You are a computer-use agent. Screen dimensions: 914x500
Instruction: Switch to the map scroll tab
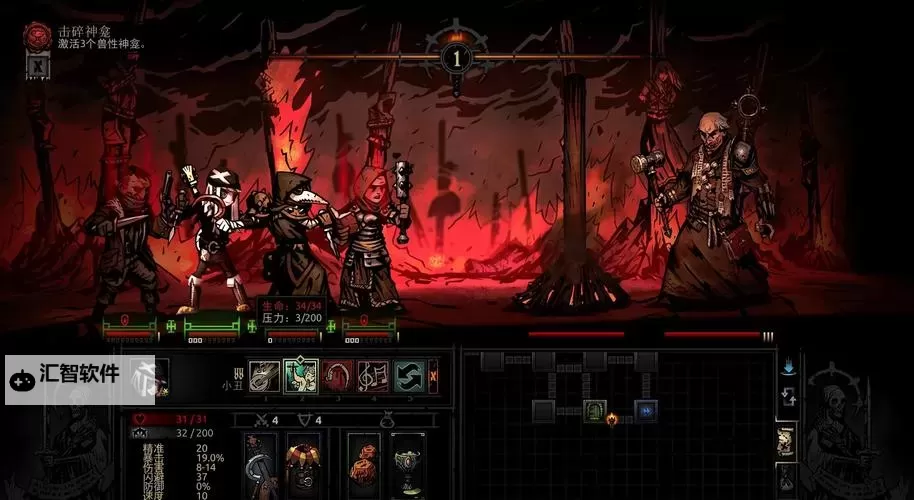click(787, 441)
